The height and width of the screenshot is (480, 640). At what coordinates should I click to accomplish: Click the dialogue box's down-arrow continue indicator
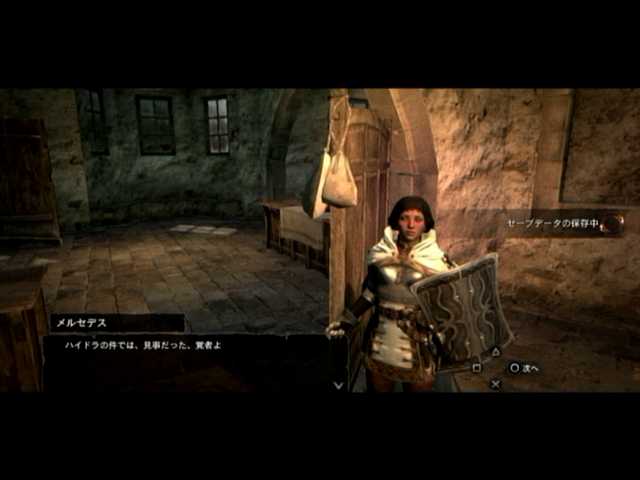338,384
